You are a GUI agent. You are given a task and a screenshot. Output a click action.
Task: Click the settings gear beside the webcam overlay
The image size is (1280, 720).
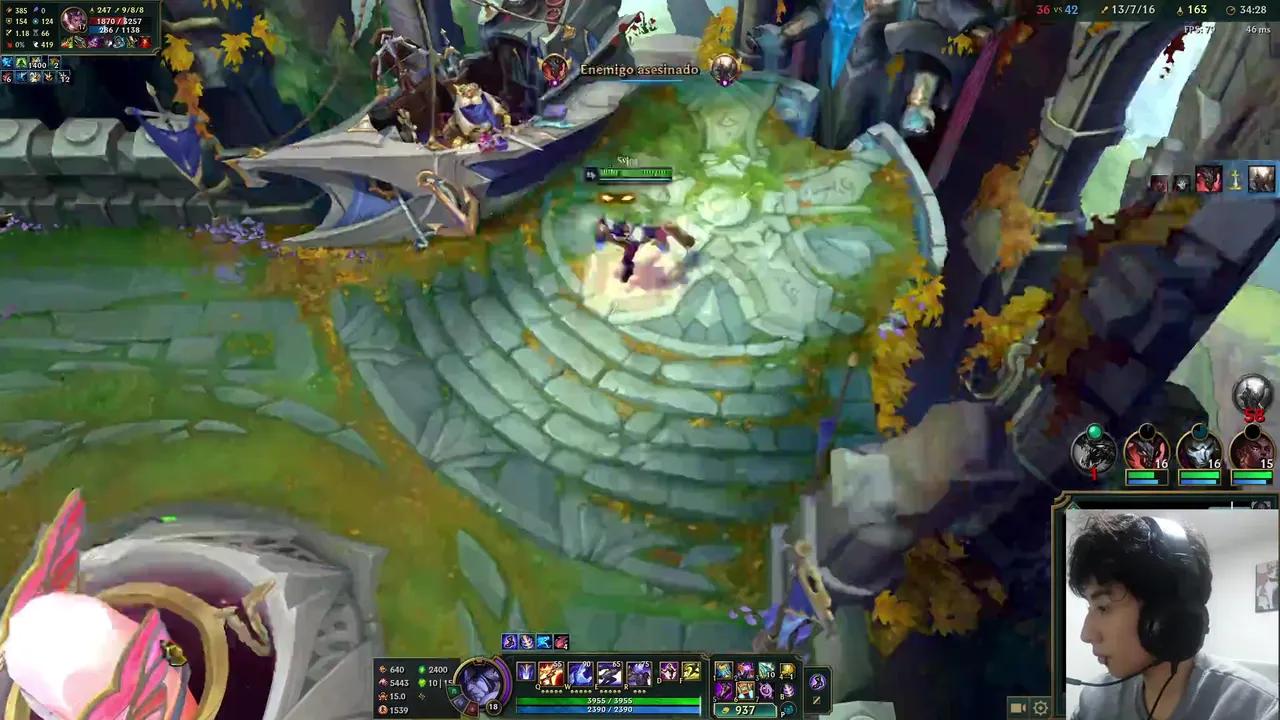coord(1040,708)
